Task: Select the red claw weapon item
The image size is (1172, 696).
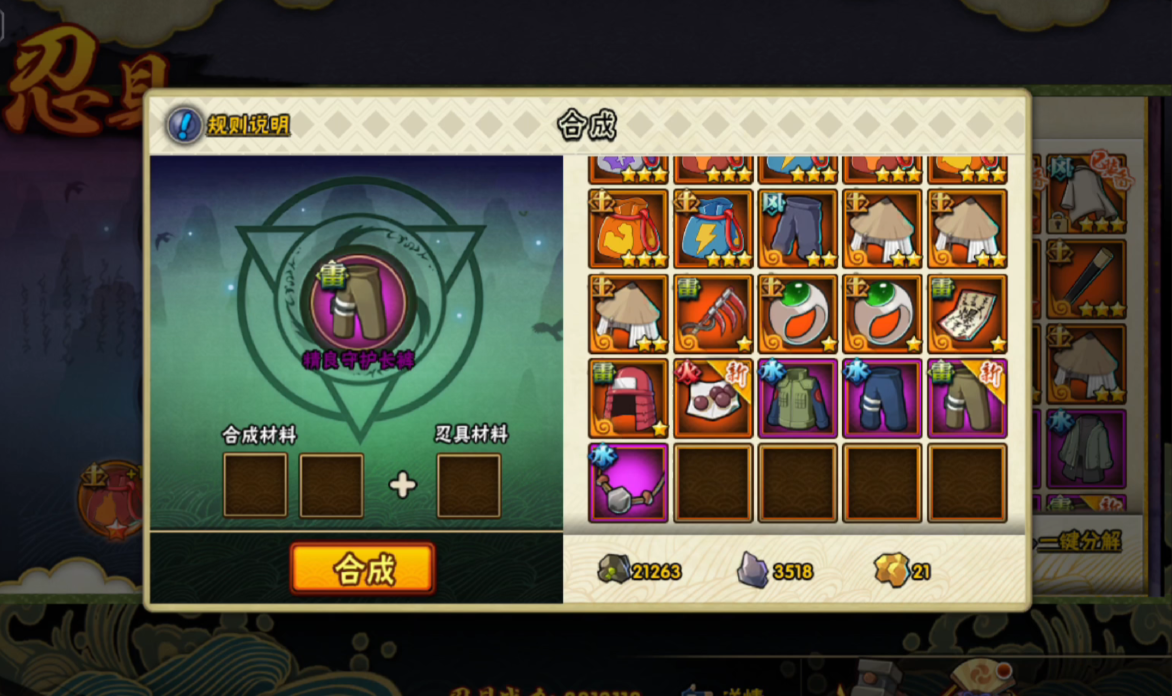Action: (713, 314)
